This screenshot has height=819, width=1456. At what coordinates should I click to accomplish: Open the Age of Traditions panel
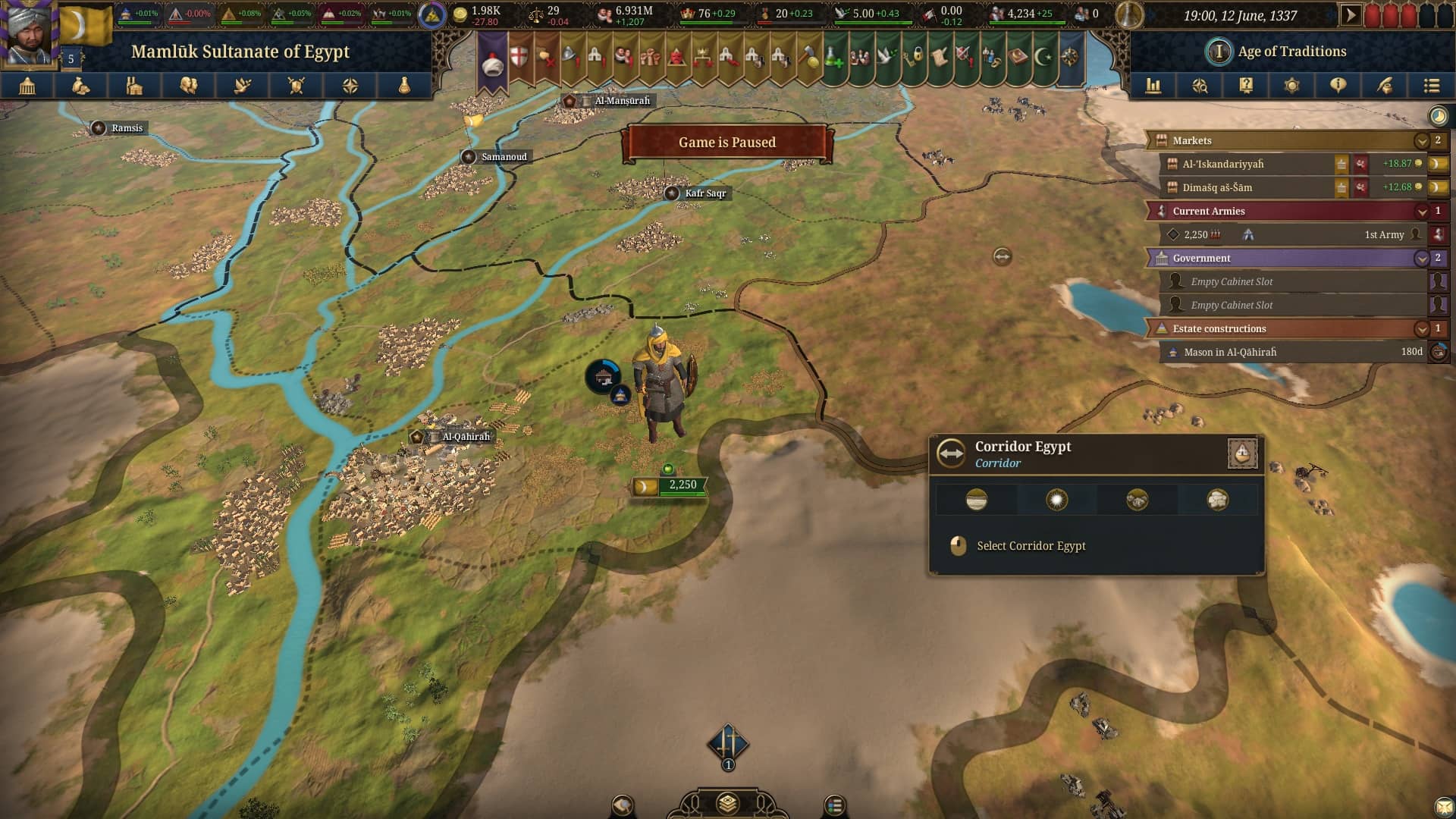coord(1291,52)
